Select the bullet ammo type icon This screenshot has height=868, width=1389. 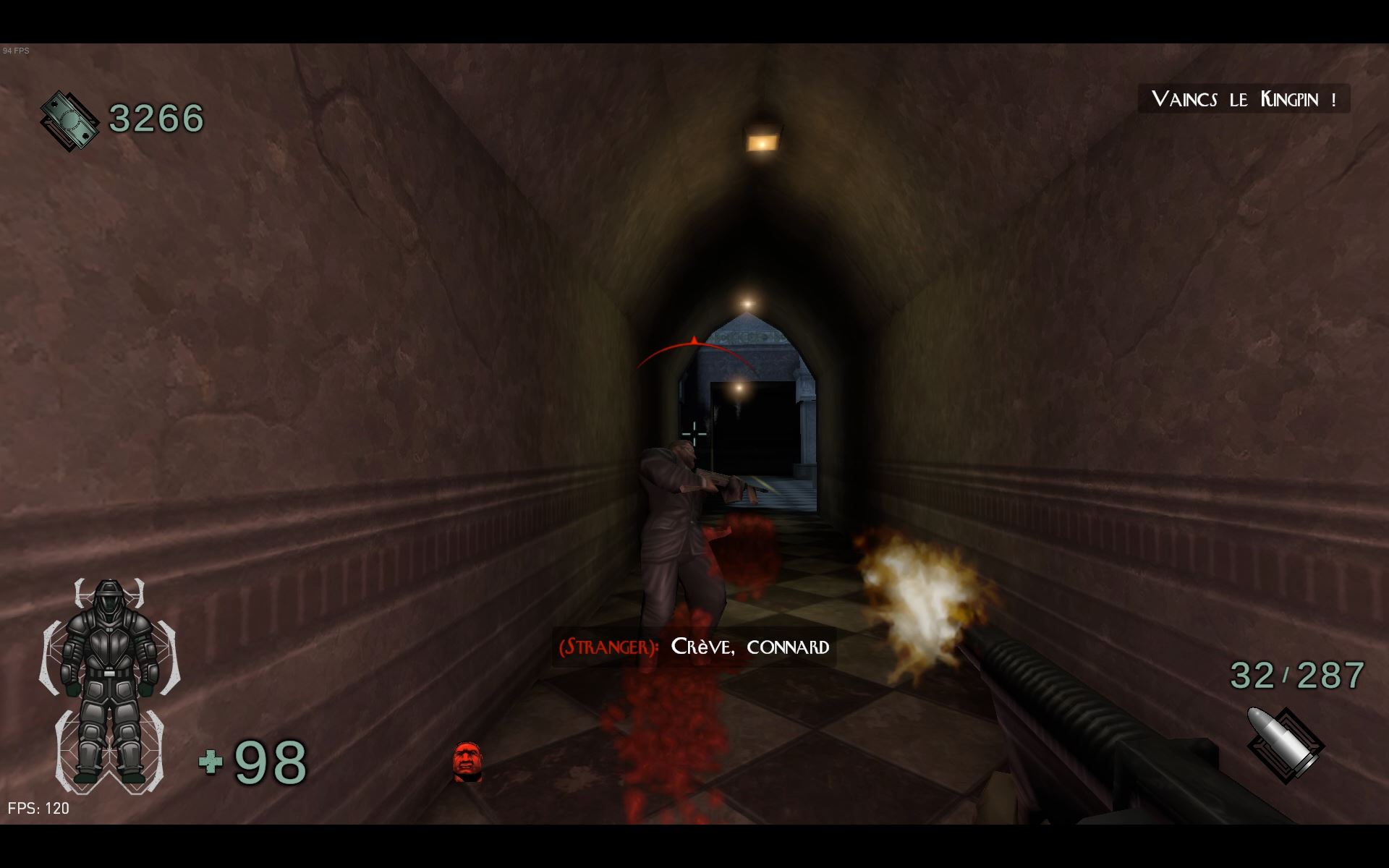[1285, 745]
